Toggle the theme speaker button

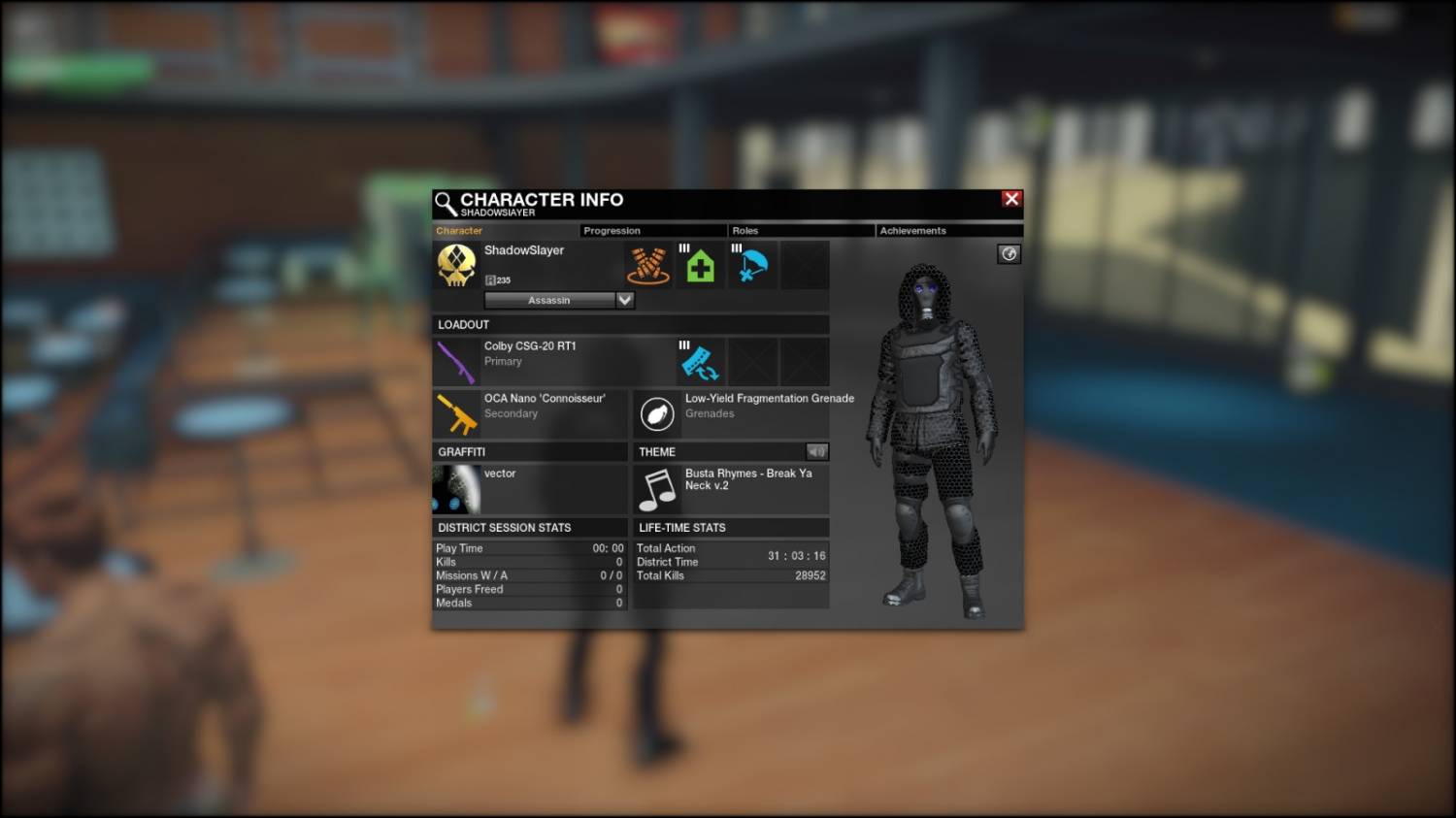(x=816, y=451)
